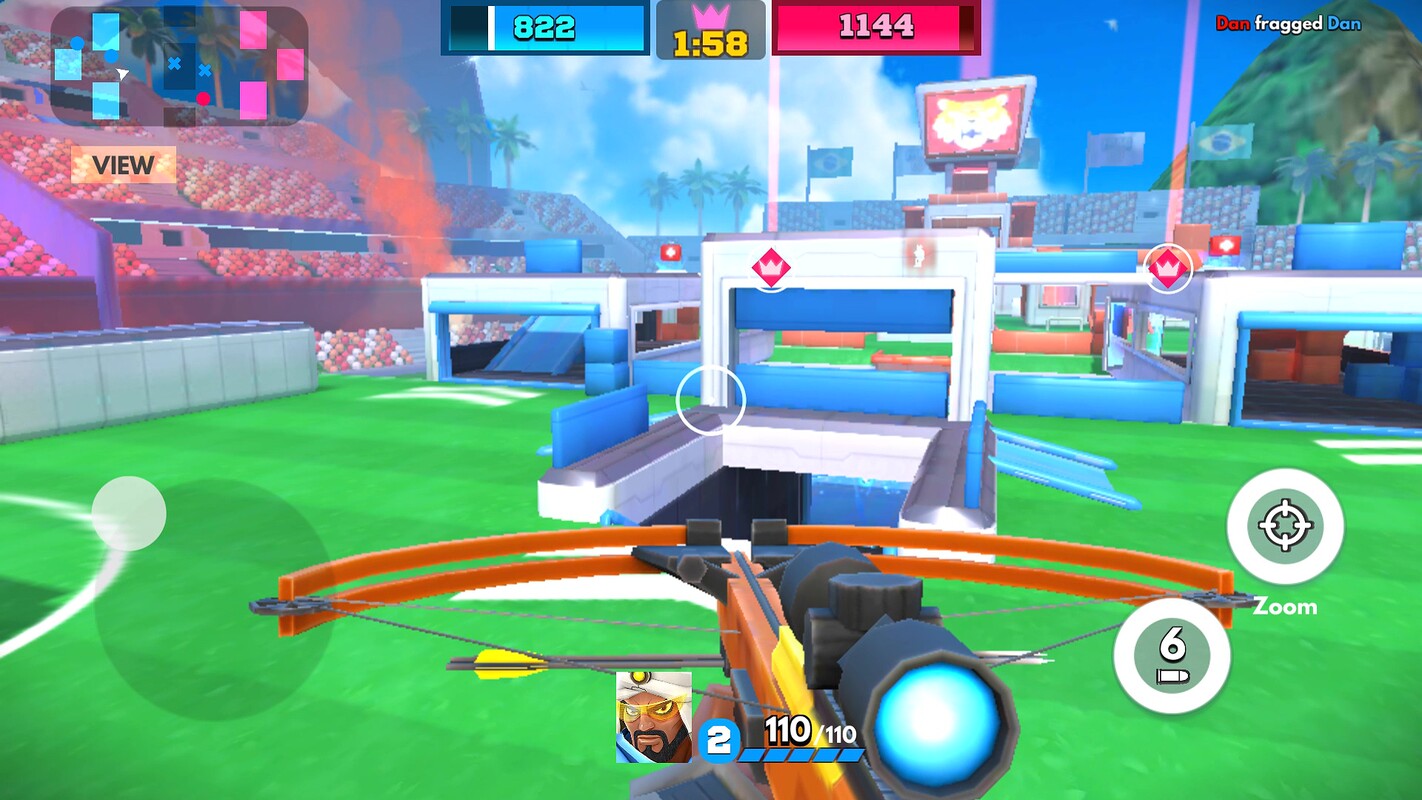Click the VIEW button
Screen dimensions: 1422x800
coord(123,165)
